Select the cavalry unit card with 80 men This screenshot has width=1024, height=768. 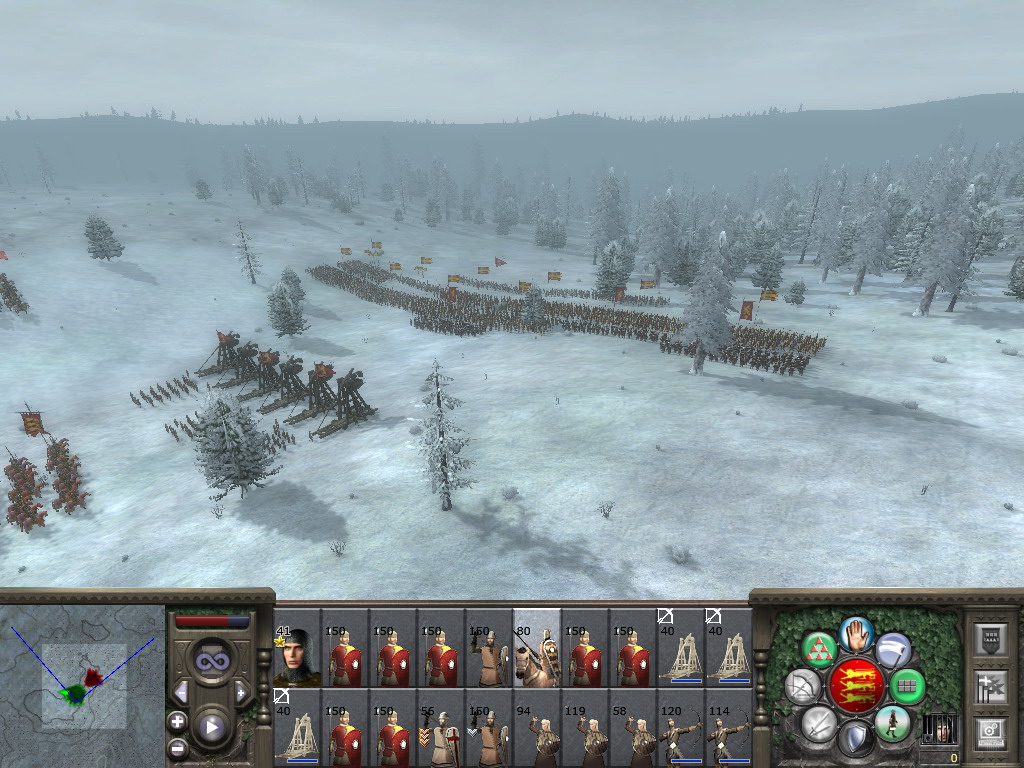tap(536, 655)
